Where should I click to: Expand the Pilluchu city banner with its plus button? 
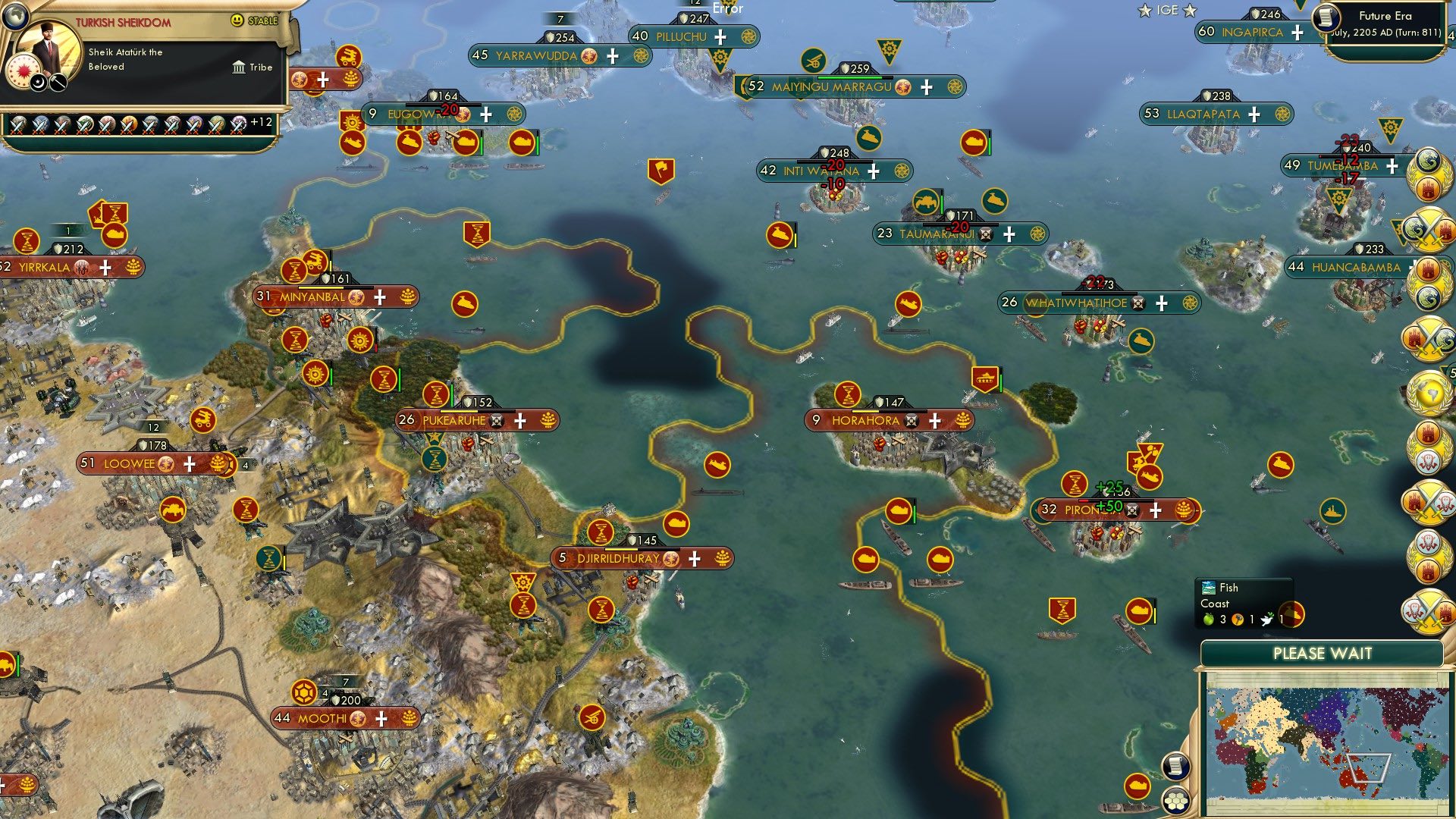pos(719,36)
